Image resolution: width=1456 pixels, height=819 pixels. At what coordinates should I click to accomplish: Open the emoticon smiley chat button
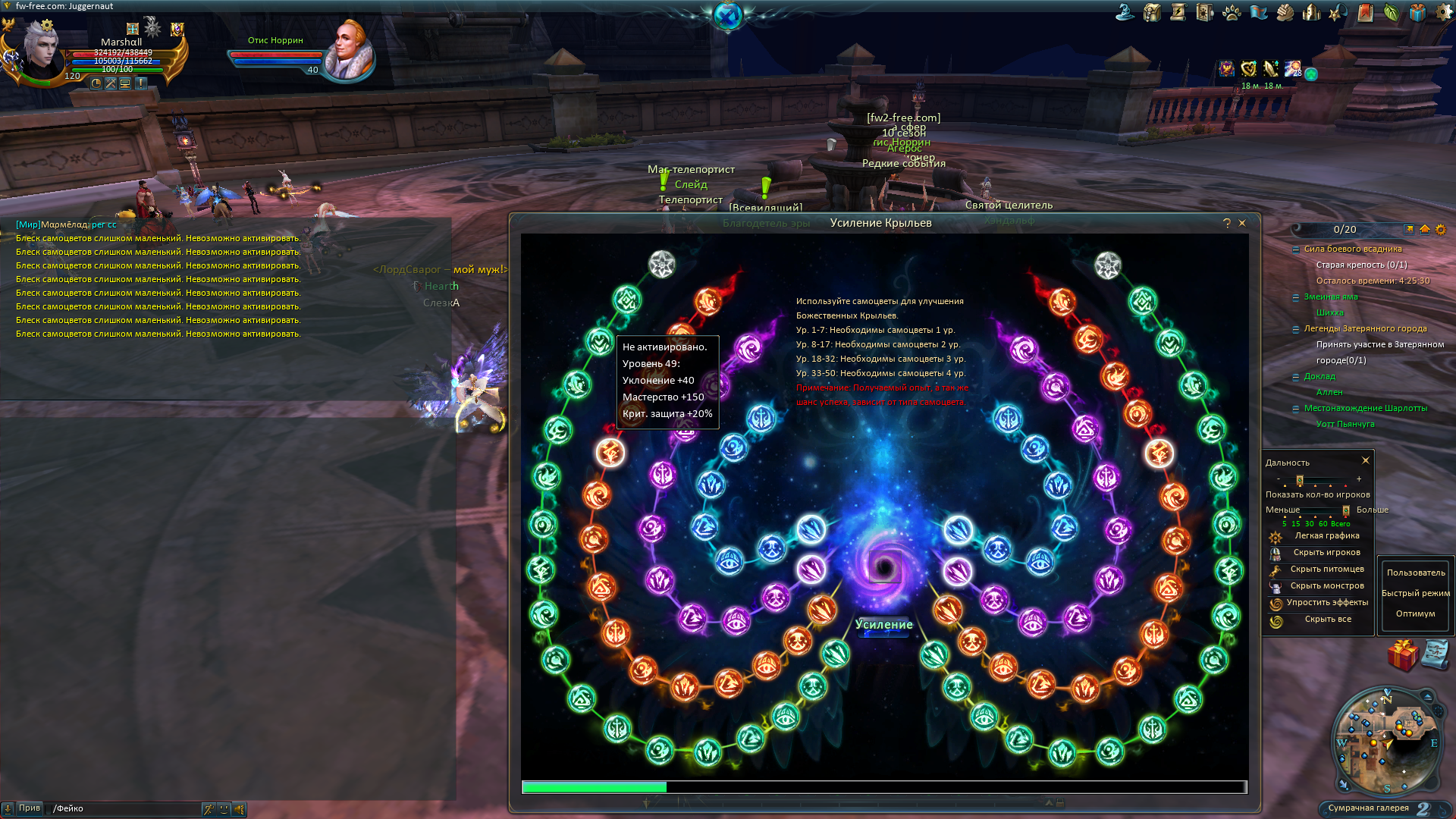tap(224, 809)
